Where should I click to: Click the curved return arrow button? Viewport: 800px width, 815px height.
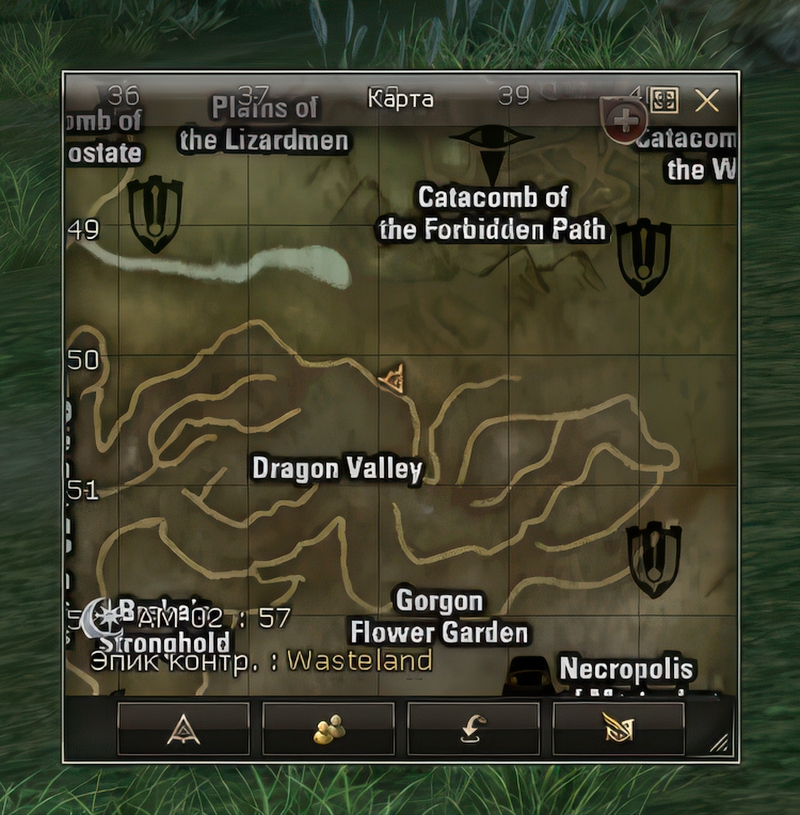(x=473, y=729)
